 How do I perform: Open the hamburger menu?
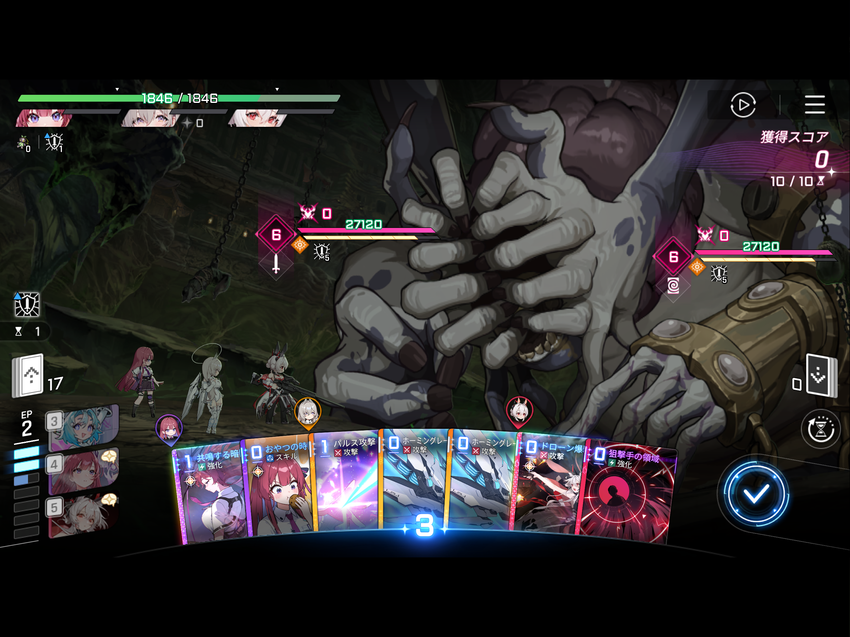(814, 104)
